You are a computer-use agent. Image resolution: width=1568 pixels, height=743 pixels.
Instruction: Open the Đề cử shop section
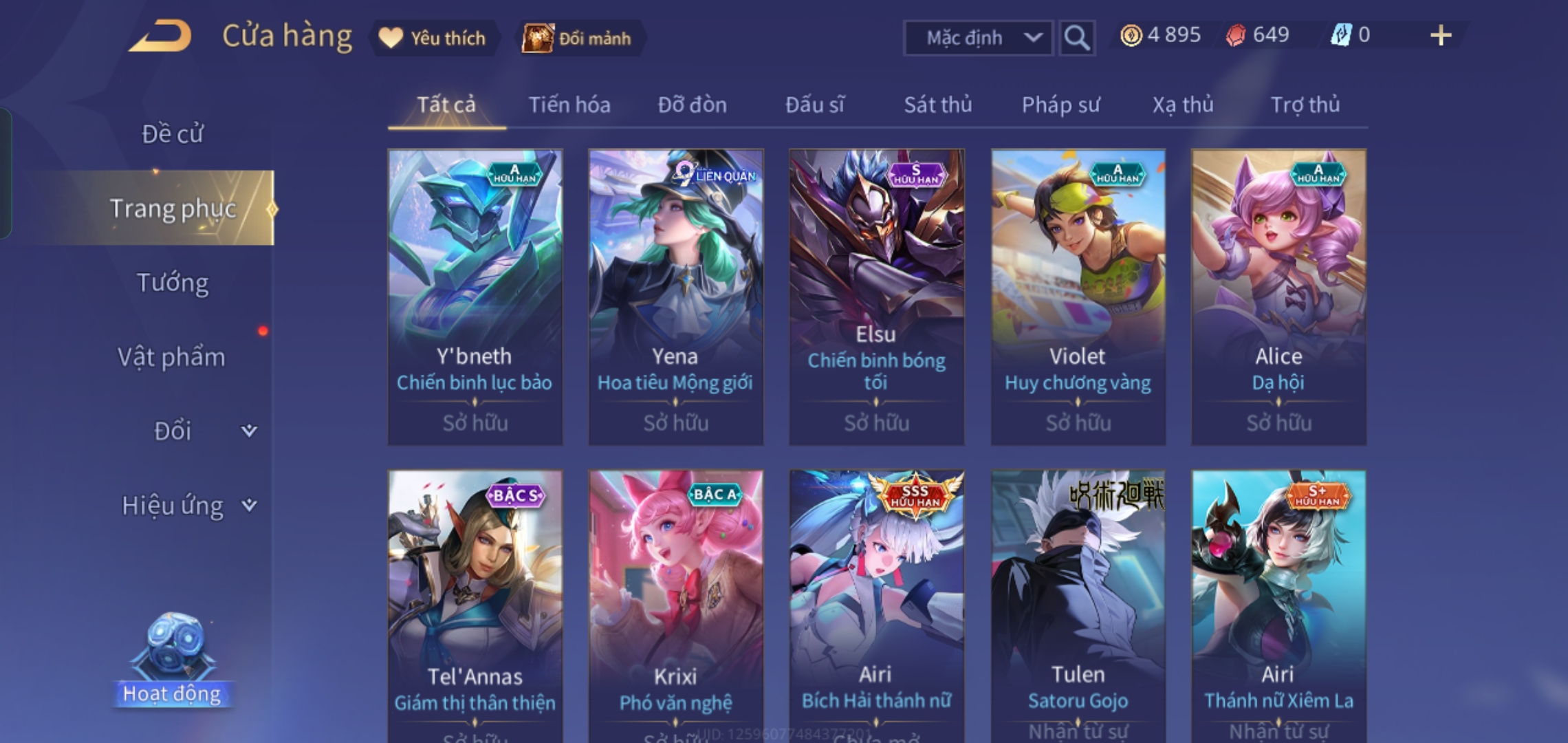click(x=172, y=133)
